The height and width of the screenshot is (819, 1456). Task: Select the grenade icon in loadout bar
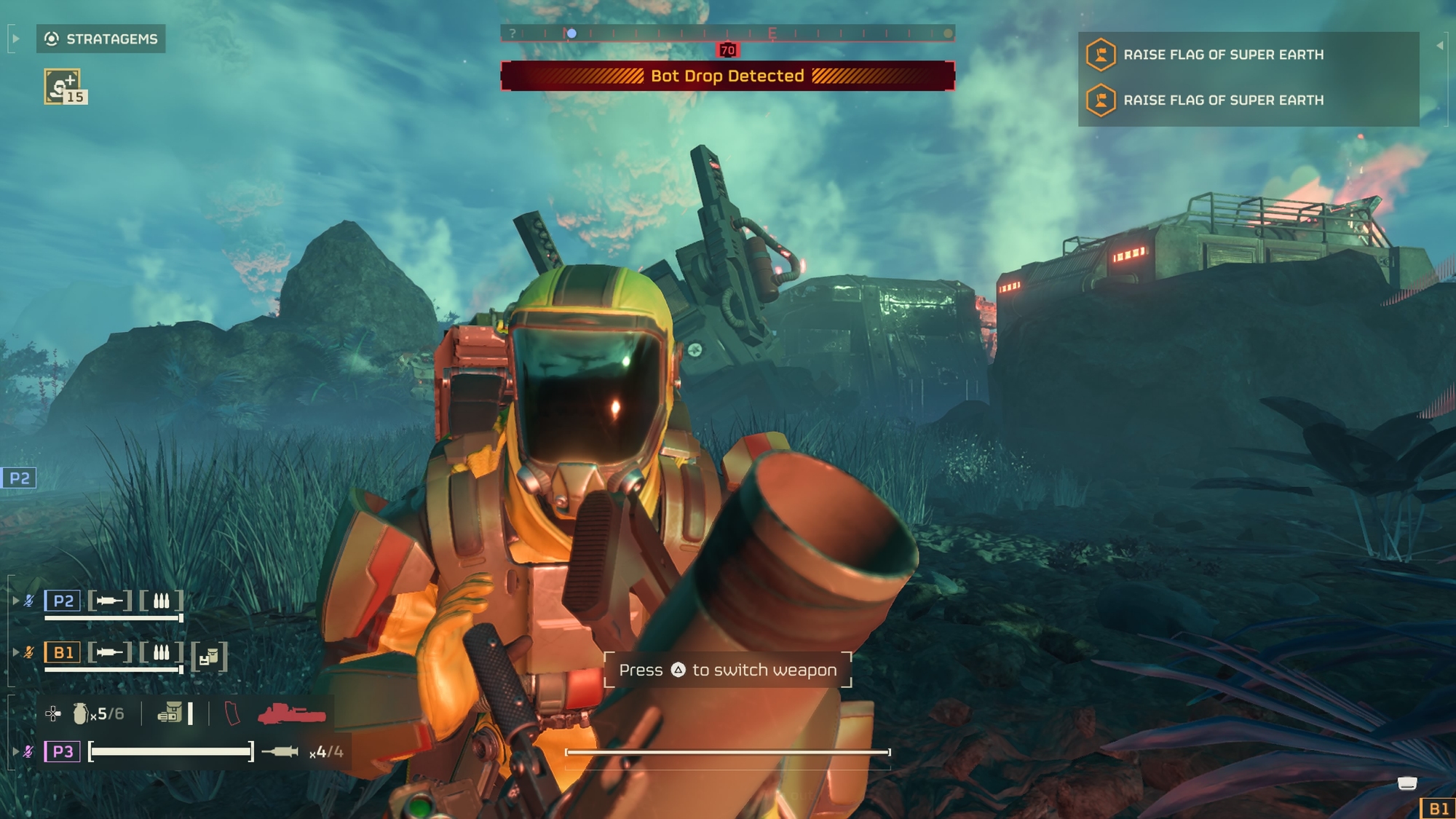coord(80,713)
